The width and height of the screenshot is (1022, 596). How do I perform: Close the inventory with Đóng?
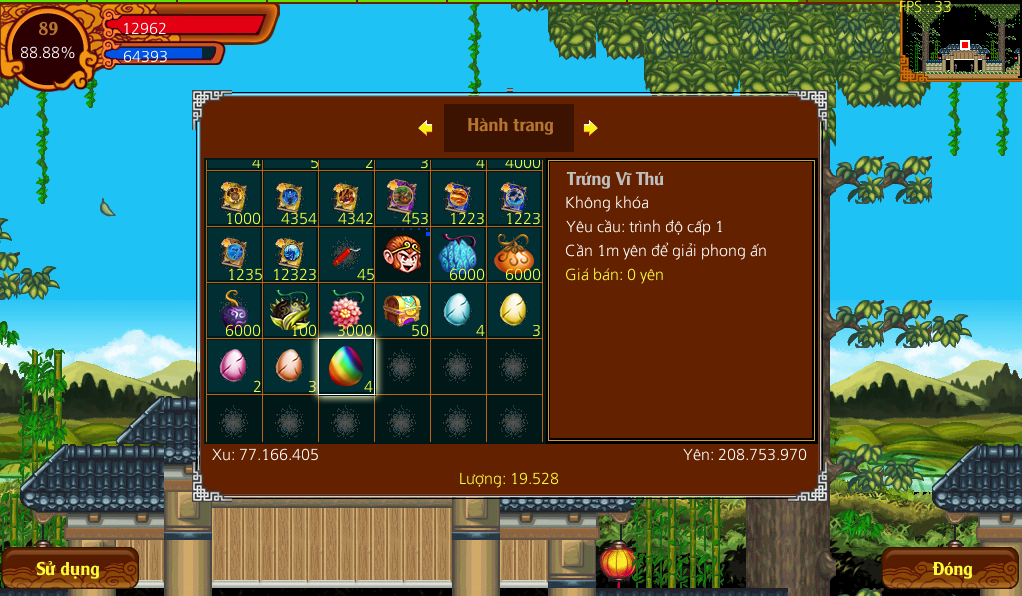coord(951,569)
